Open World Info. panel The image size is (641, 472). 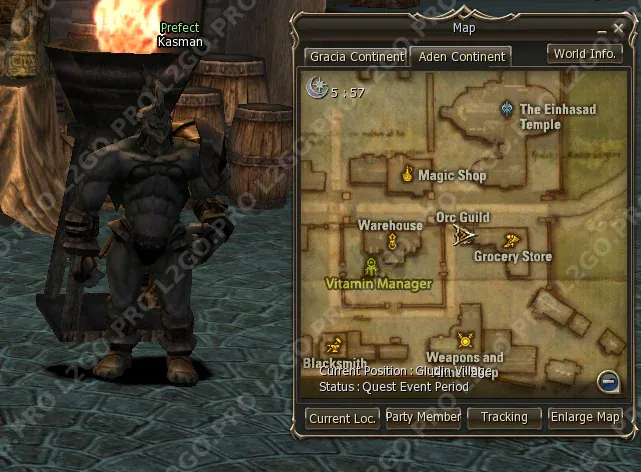point(584,53)
